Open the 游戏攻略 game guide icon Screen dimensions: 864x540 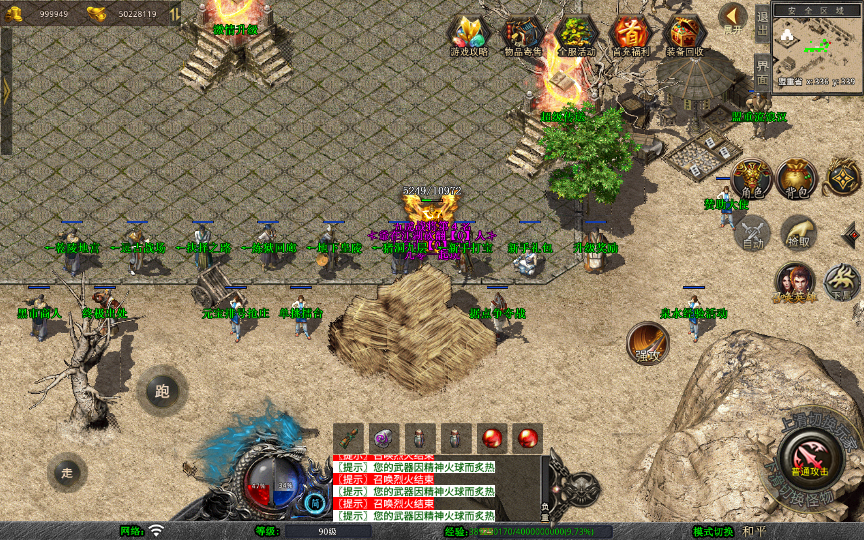tap(468, 34)
